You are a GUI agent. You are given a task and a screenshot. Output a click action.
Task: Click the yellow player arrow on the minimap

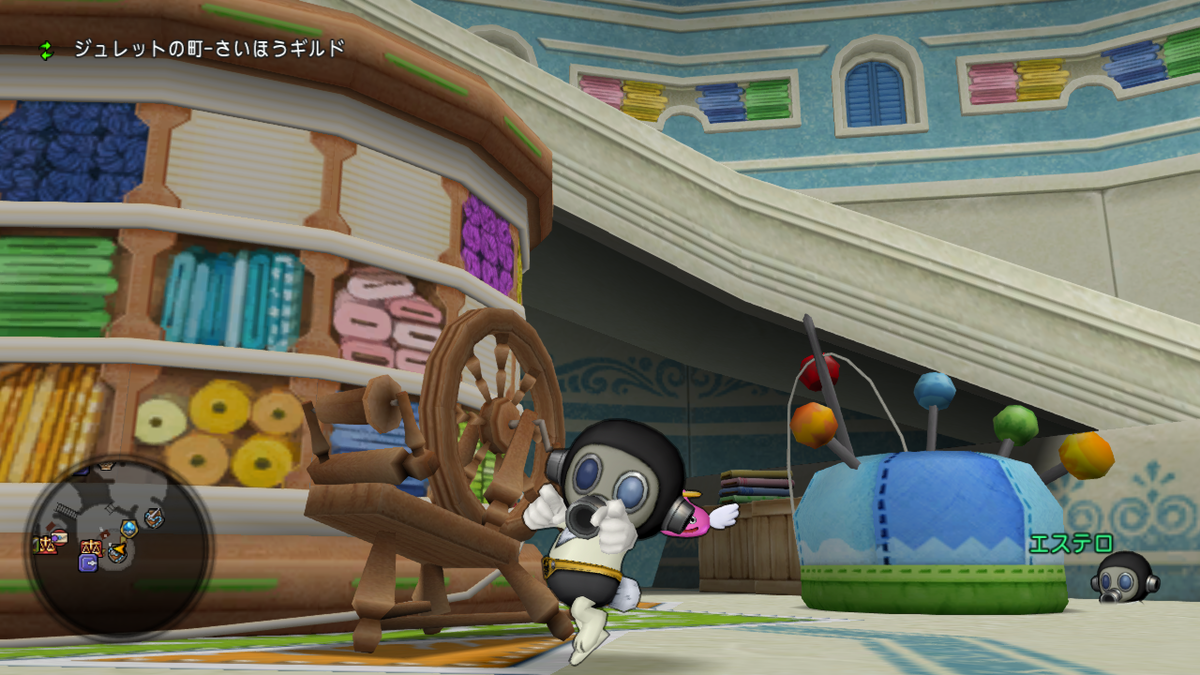(x=120, y=549)
